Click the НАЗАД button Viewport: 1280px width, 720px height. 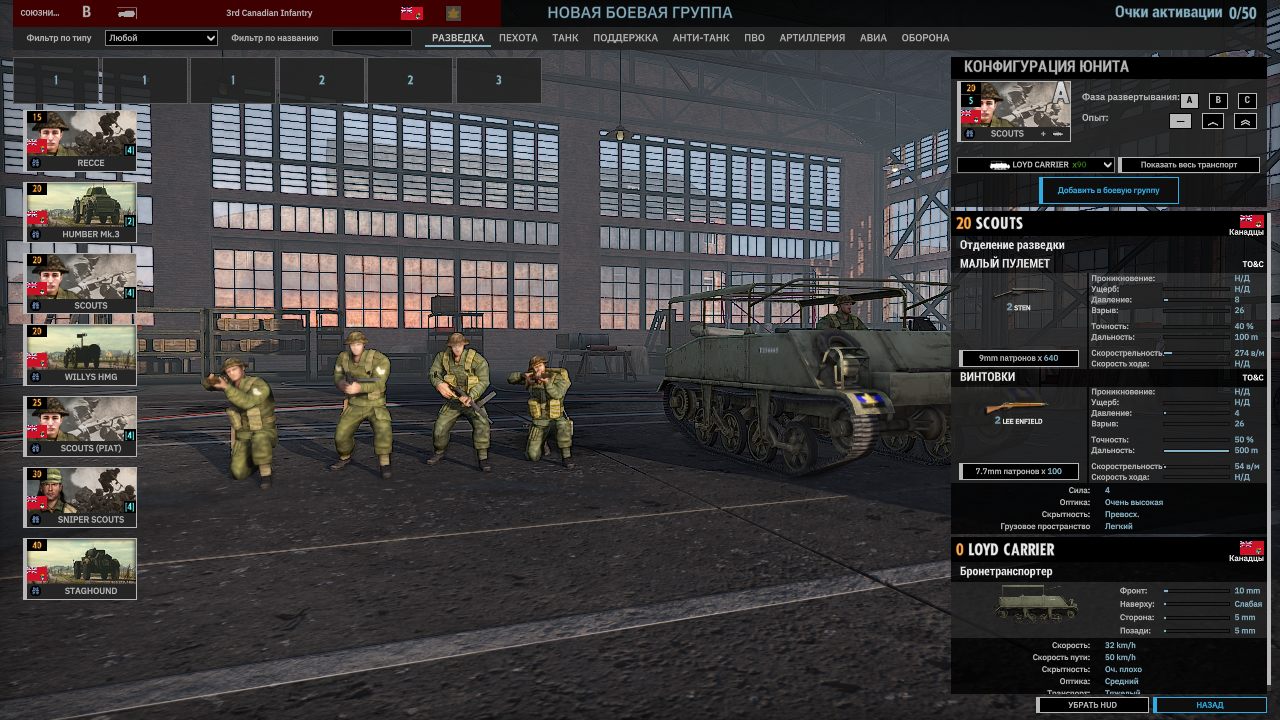tap(1210, 705)
